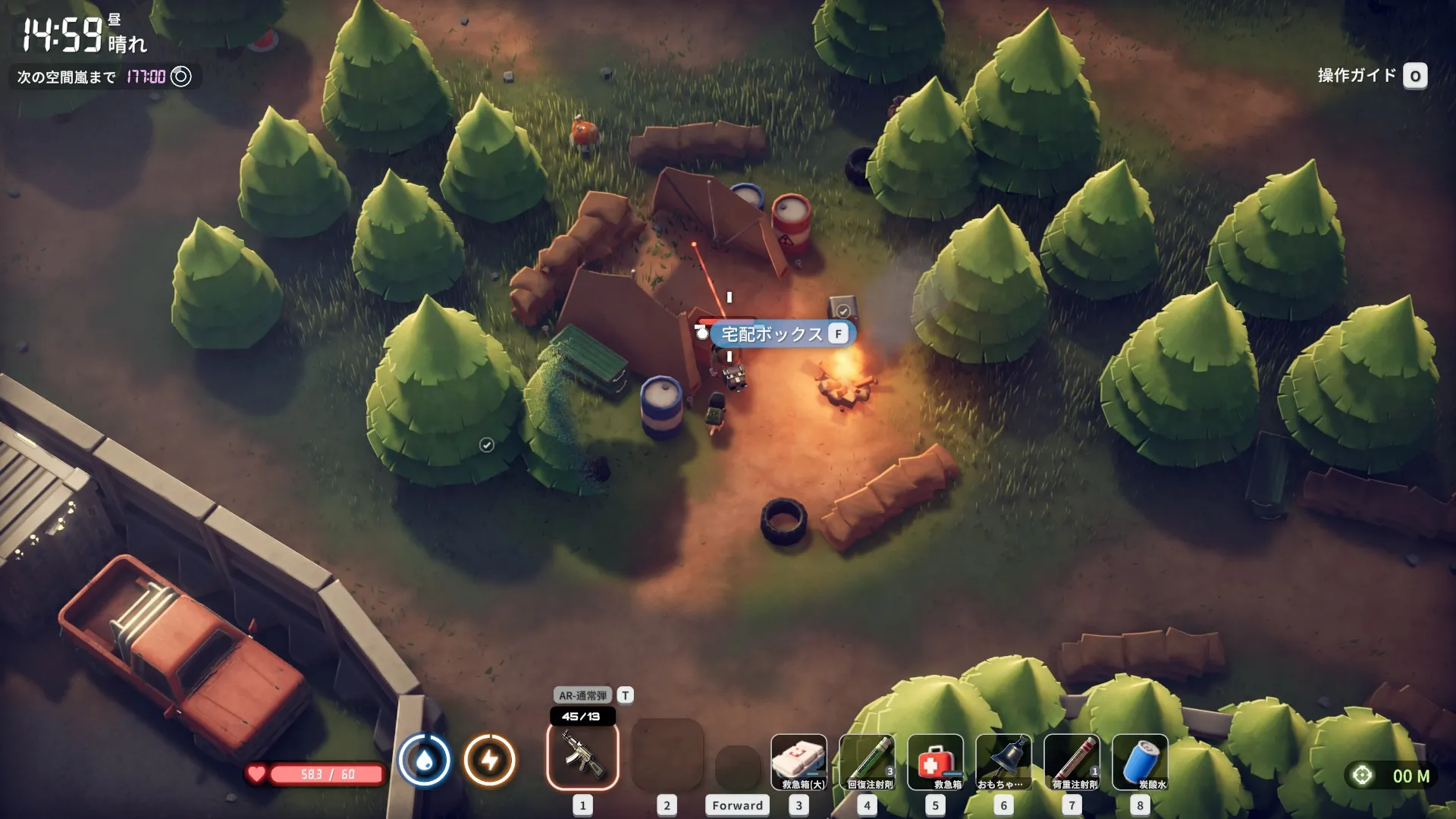Use the large first aid kit (救急箱(大))
The height and width of the screenshot is (819, 1456).
pyautogui.click(x=799, y=761)
